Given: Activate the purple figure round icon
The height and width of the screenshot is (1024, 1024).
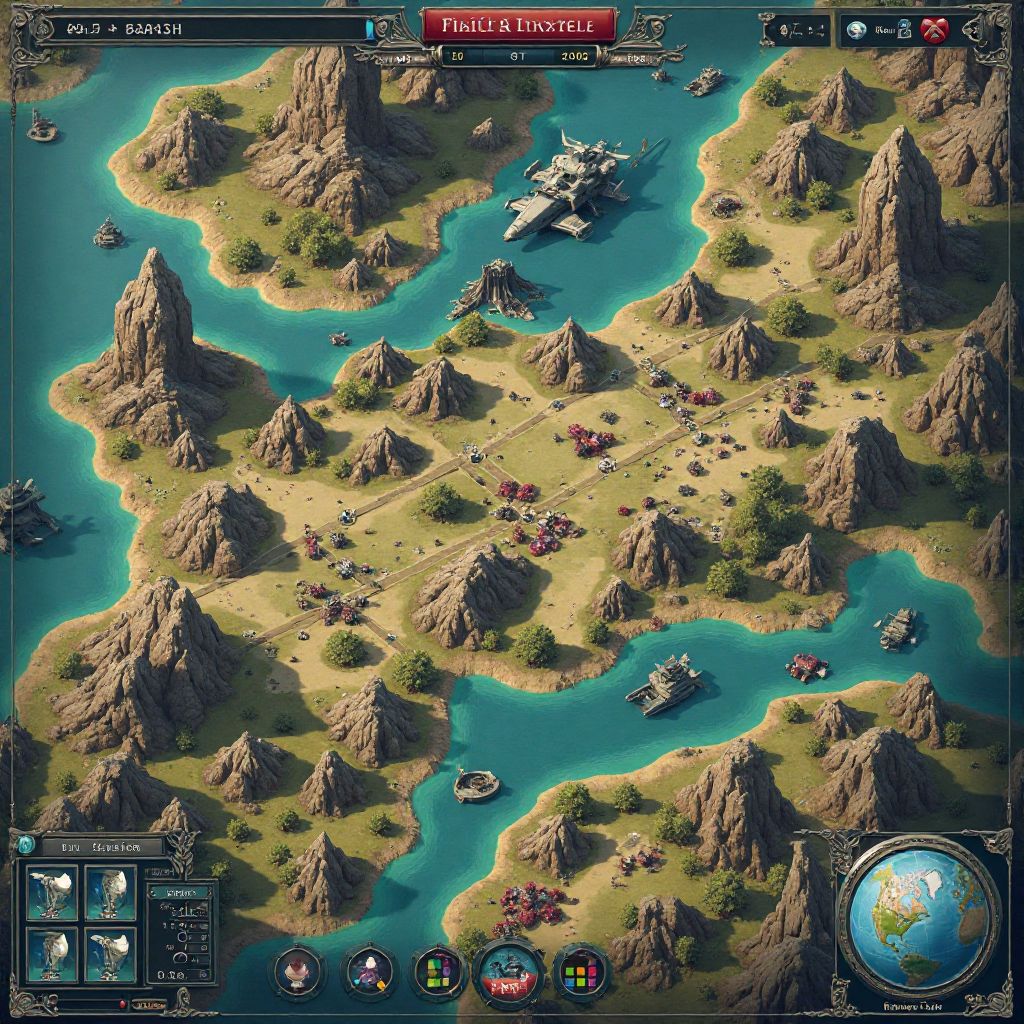Looking at the screenshot, I should click(x=369, y=972).
